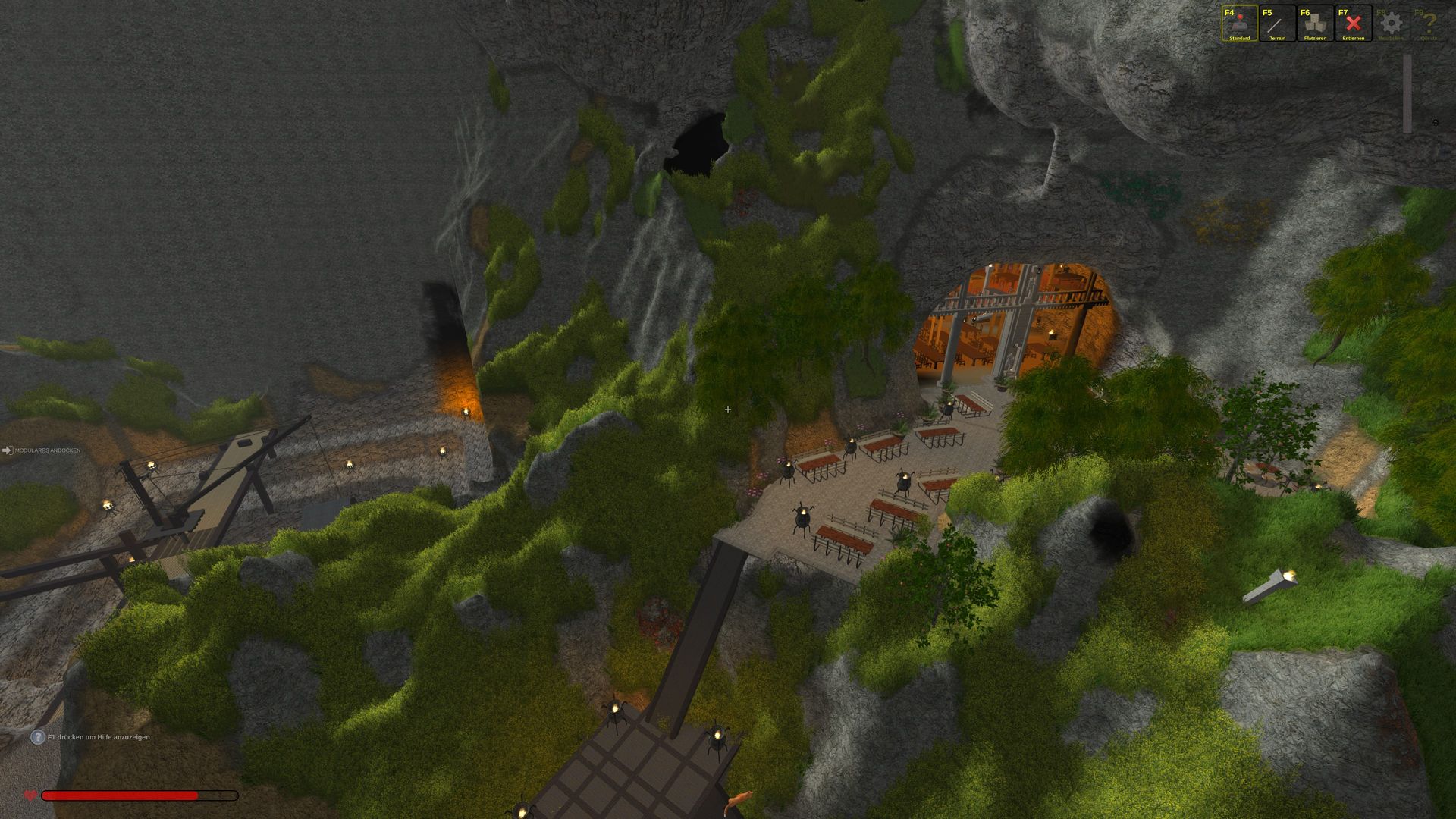The width and height of the screenshot is (1456, 819).
Task: Choose the Entfernen red X tool
Action: pyautogui.click(x=1353, y=24)
